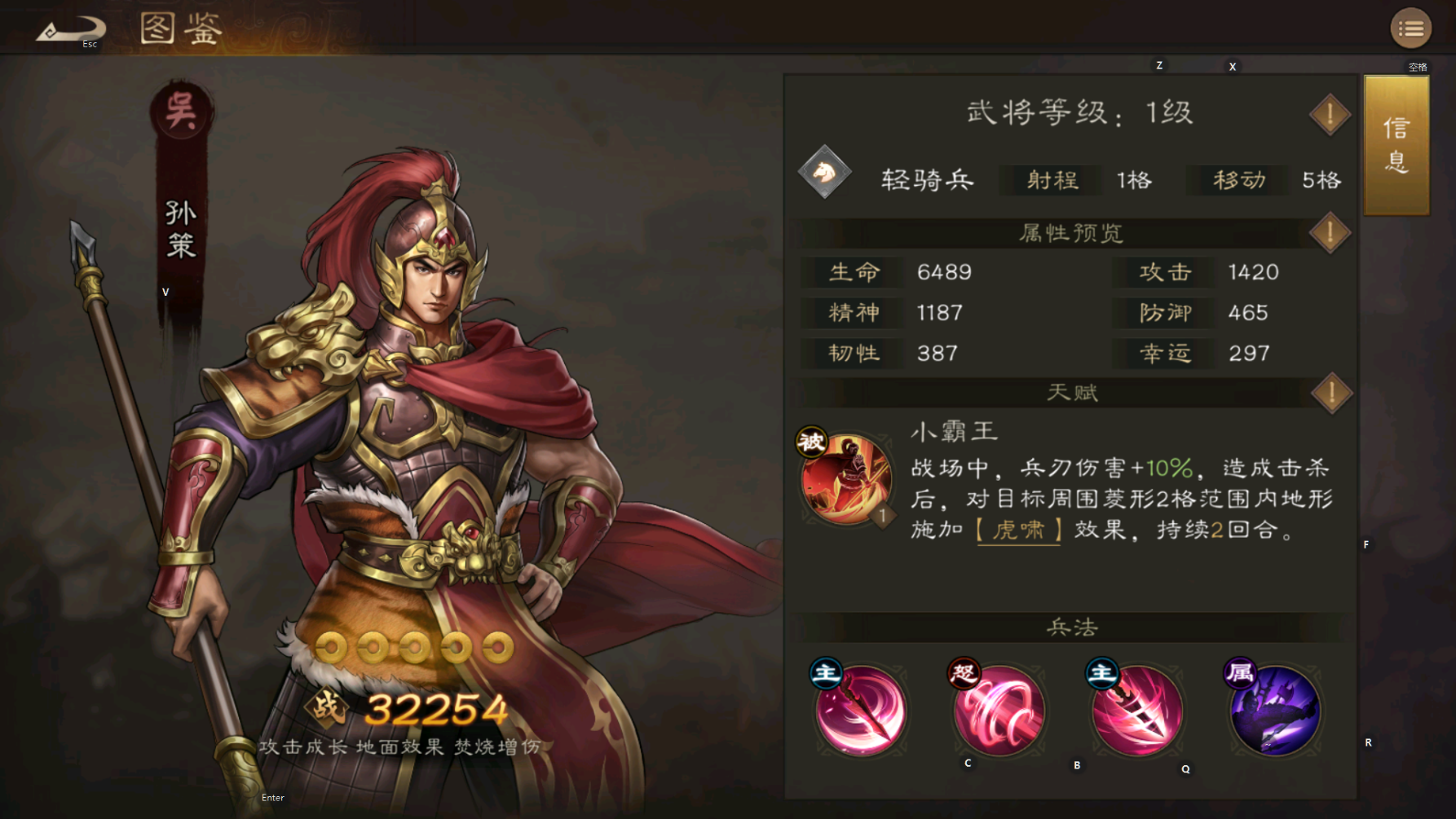Expand the 武将等级 exclamation marker
This screenshot has width=1456, height=819.
point(1329,113)
